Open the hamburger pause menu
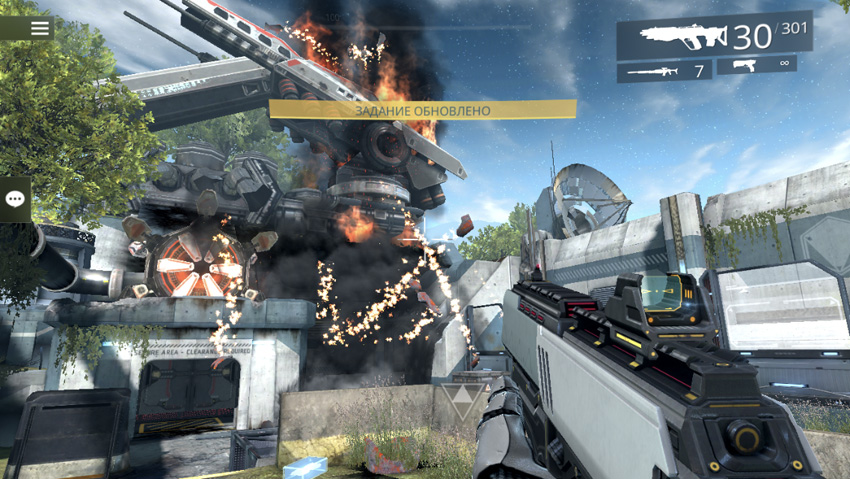850x479 pixels. click(39, 28)
